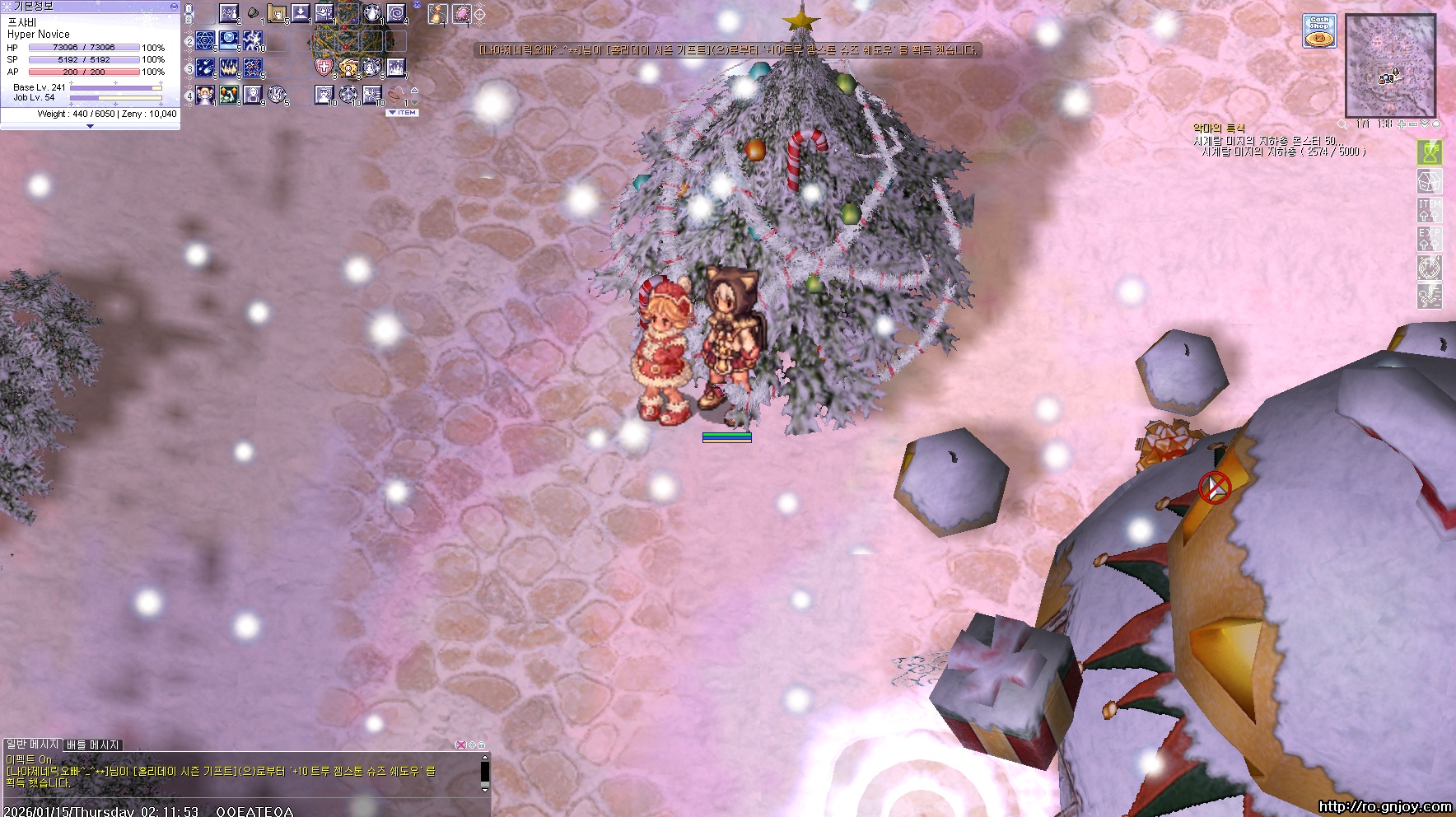Screen dimensions: 1456x817
Task: Zoom out the minimap with minus button
Action: tap(1413, 124)
